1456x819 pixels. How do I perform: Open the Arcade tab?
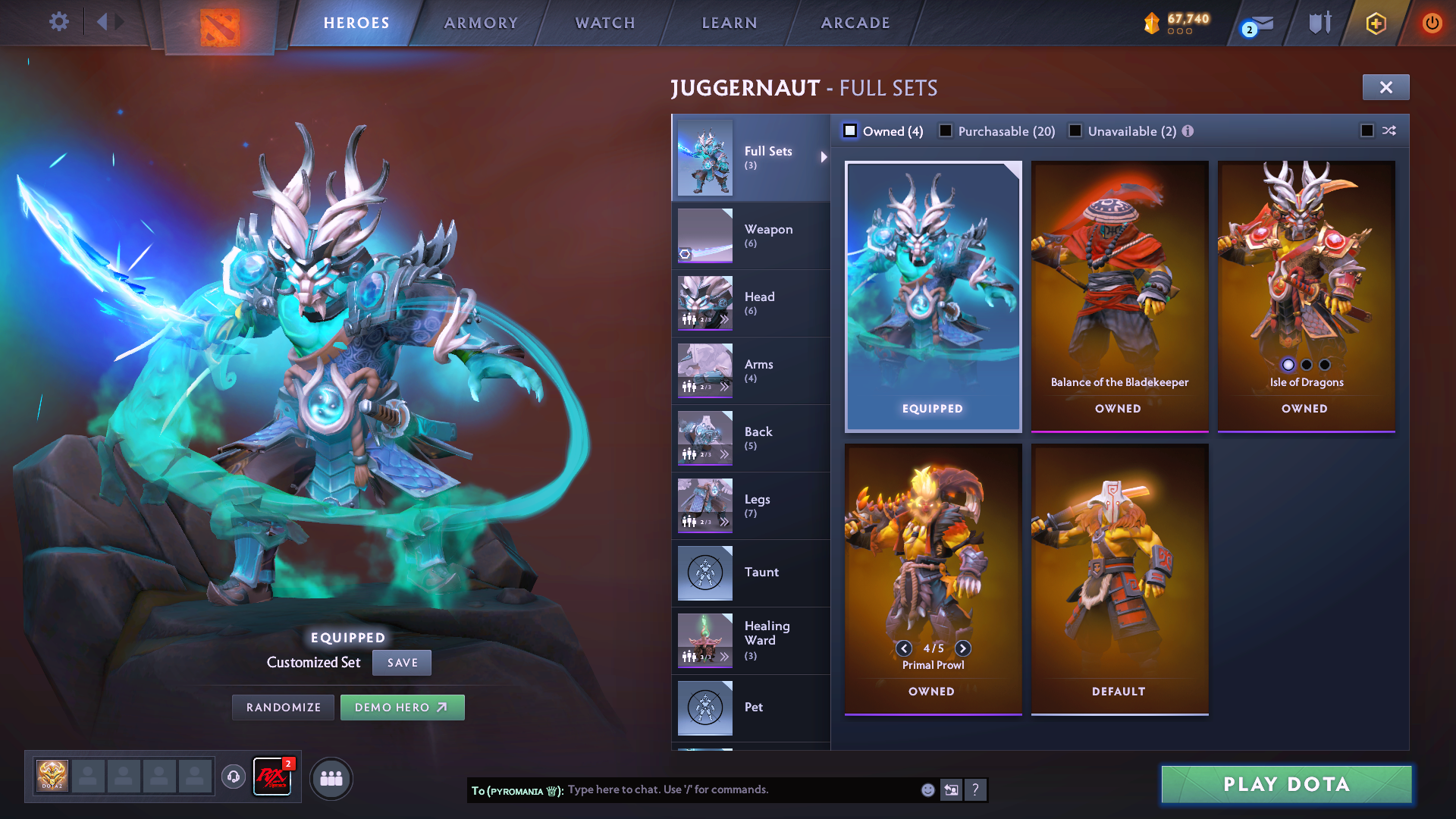pyautogui.click(x=855, y=23)
